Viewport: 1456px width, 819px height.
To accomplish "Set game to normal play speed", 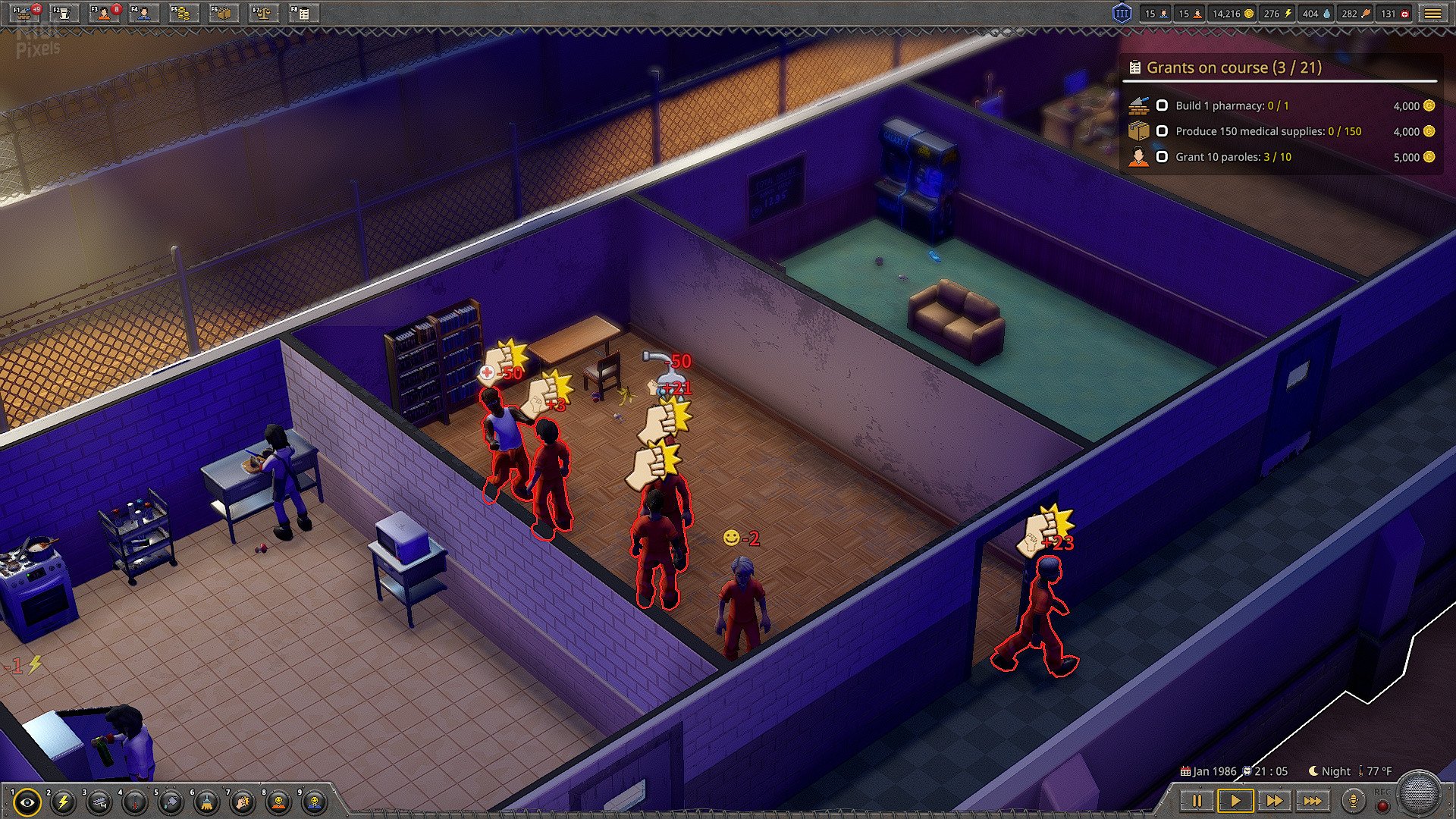I will [x=1235, y=801].
